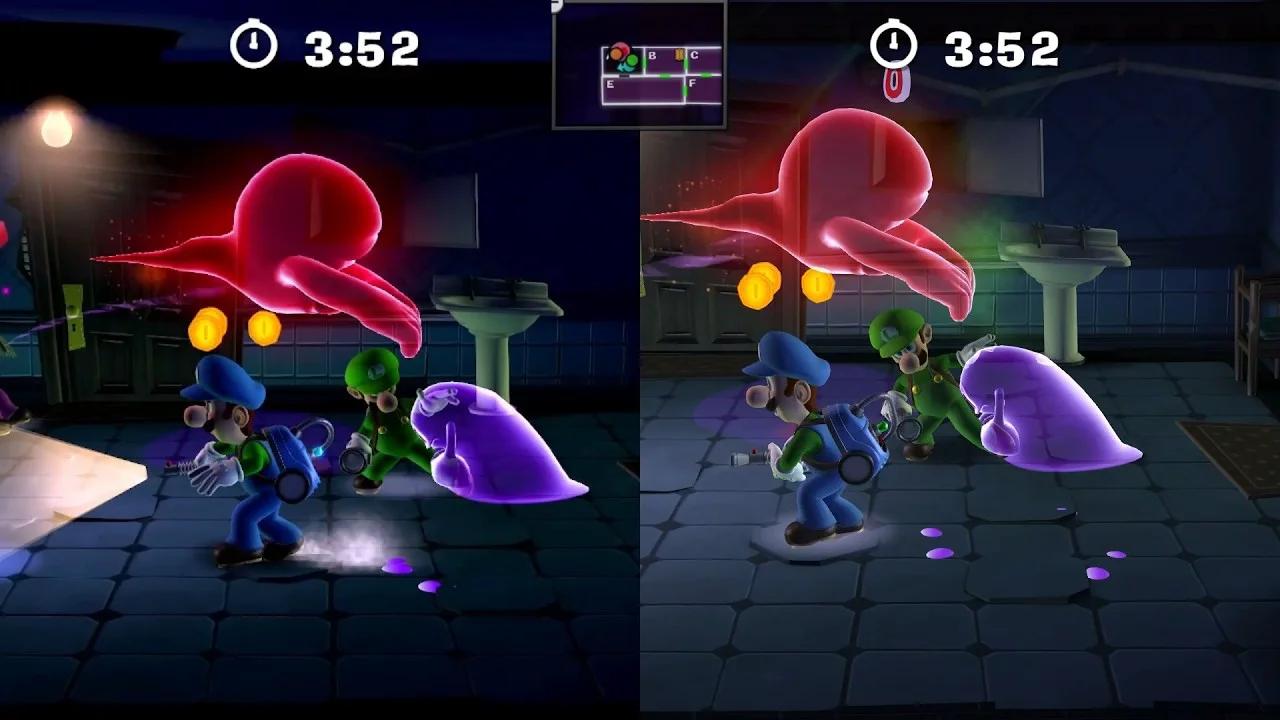Click the green doorway marker between rooms E and F
This screenshot has width=1280, height=720.
685,92
